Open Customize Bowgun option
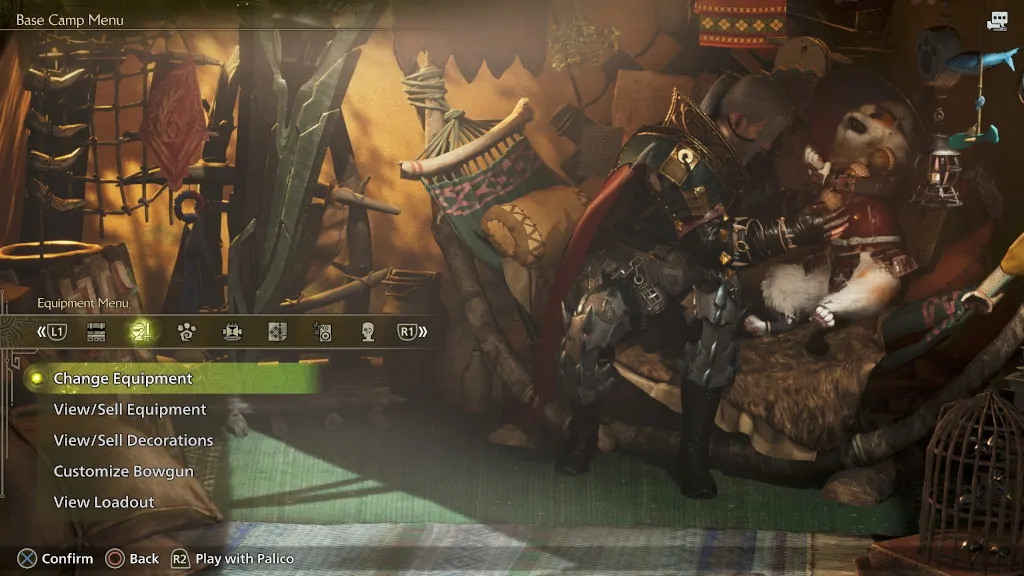This screenshot has height=576, width=1024. pyautogui.click(x=124, y=472)
